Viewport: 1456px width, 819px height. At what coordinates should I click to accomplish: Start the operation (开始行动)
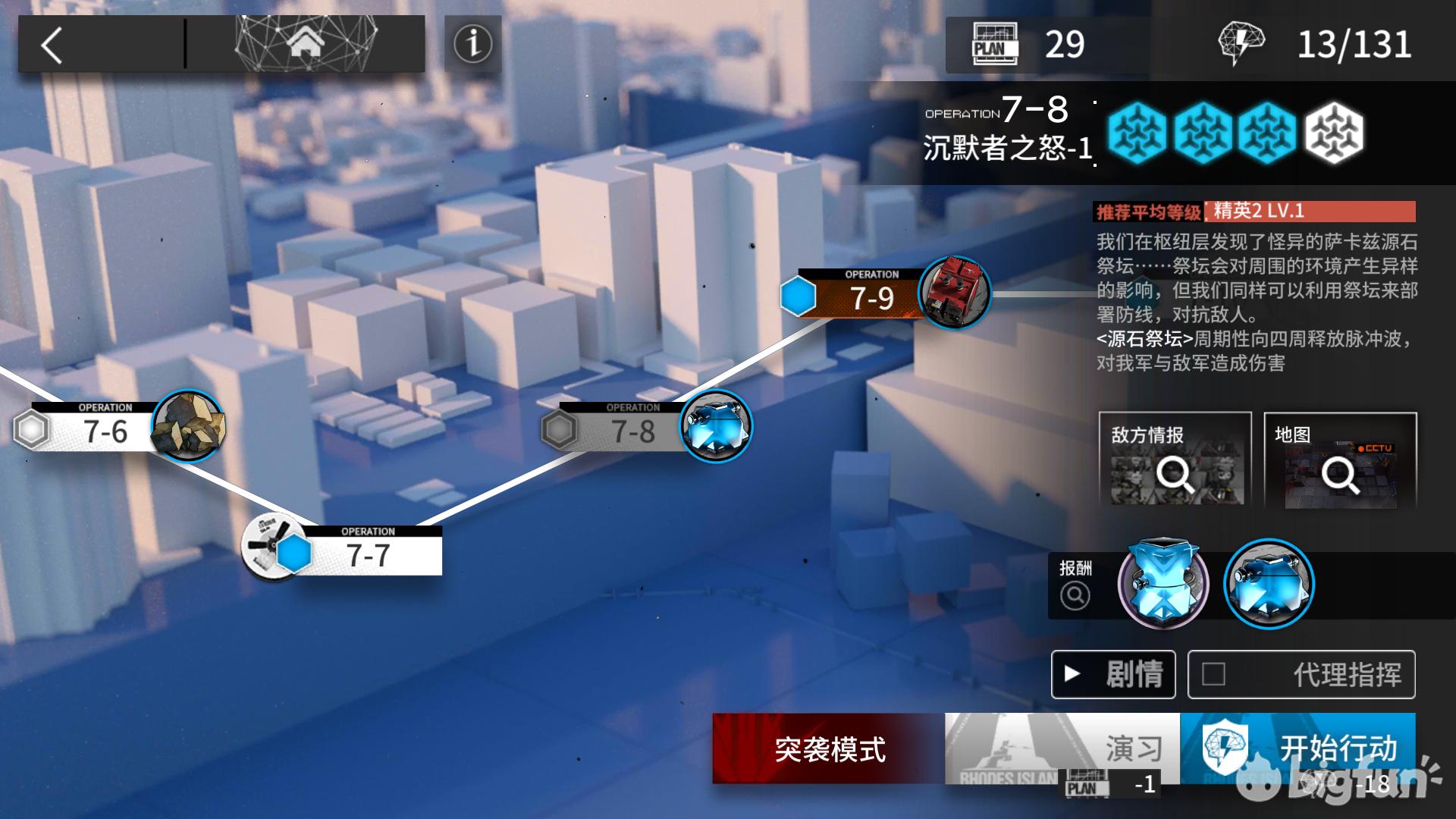[x=1298, y=748]
